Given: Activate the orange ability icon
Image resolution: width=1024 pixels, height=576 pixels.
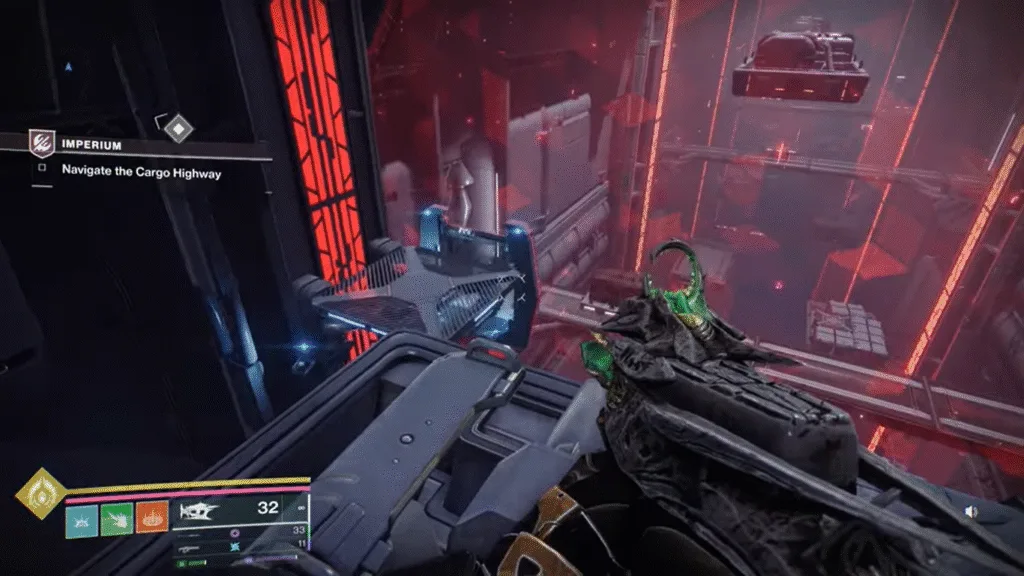Looking at the screenshot, I should 152,518.
